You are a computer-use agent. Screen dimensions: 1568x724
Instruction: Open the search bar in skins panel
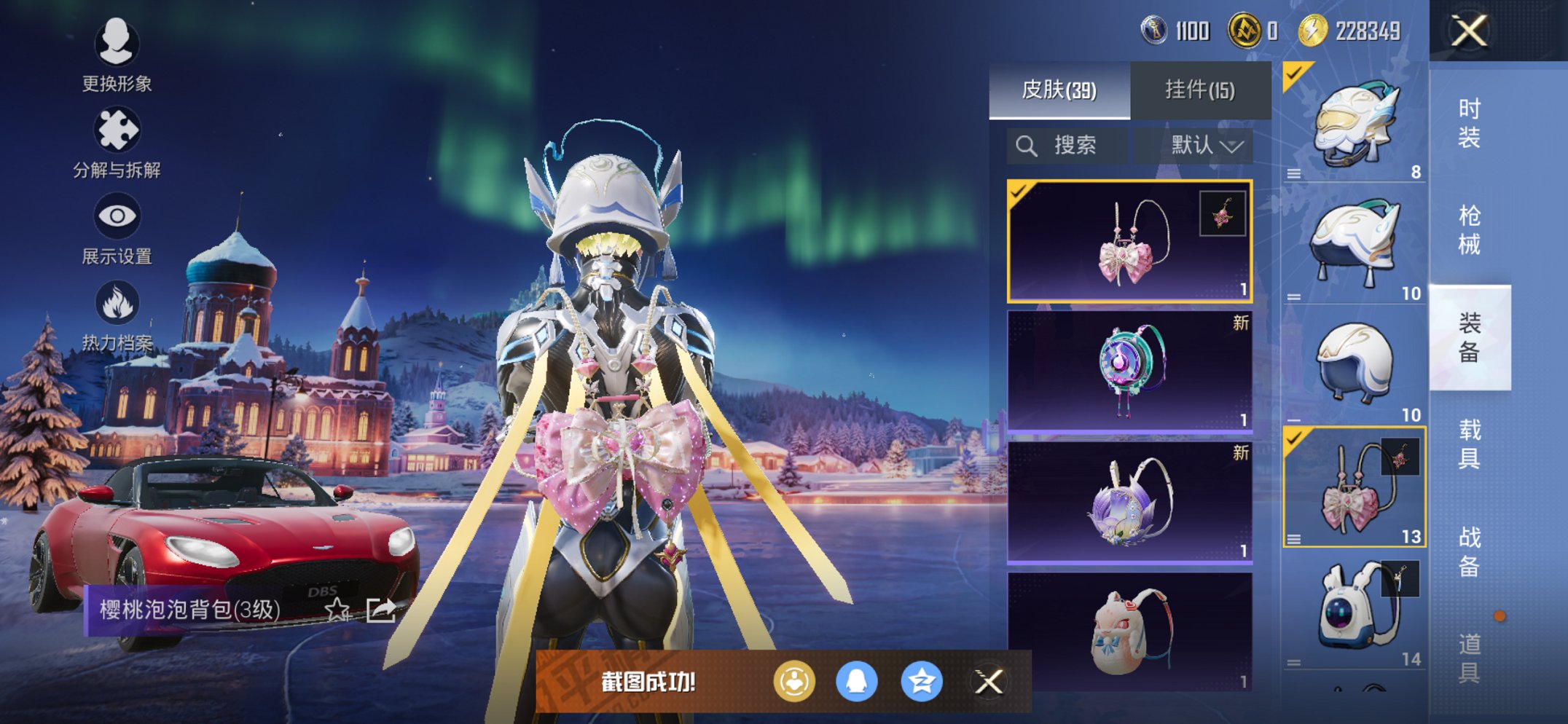[x=1067, y=145]
